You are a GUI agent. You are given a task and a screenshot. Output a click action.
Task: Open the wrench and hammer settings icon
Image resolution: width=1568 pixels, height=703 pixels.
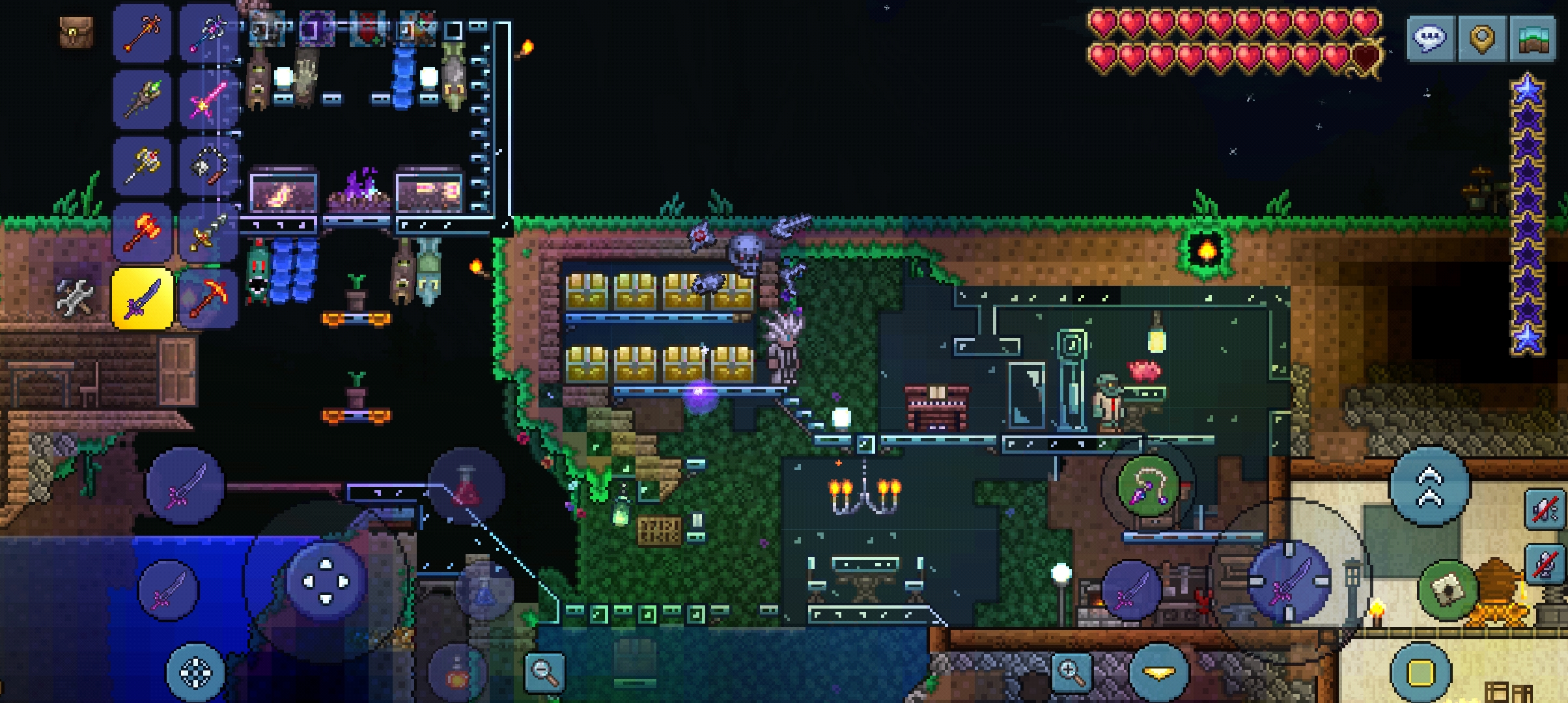coord(76,299)
